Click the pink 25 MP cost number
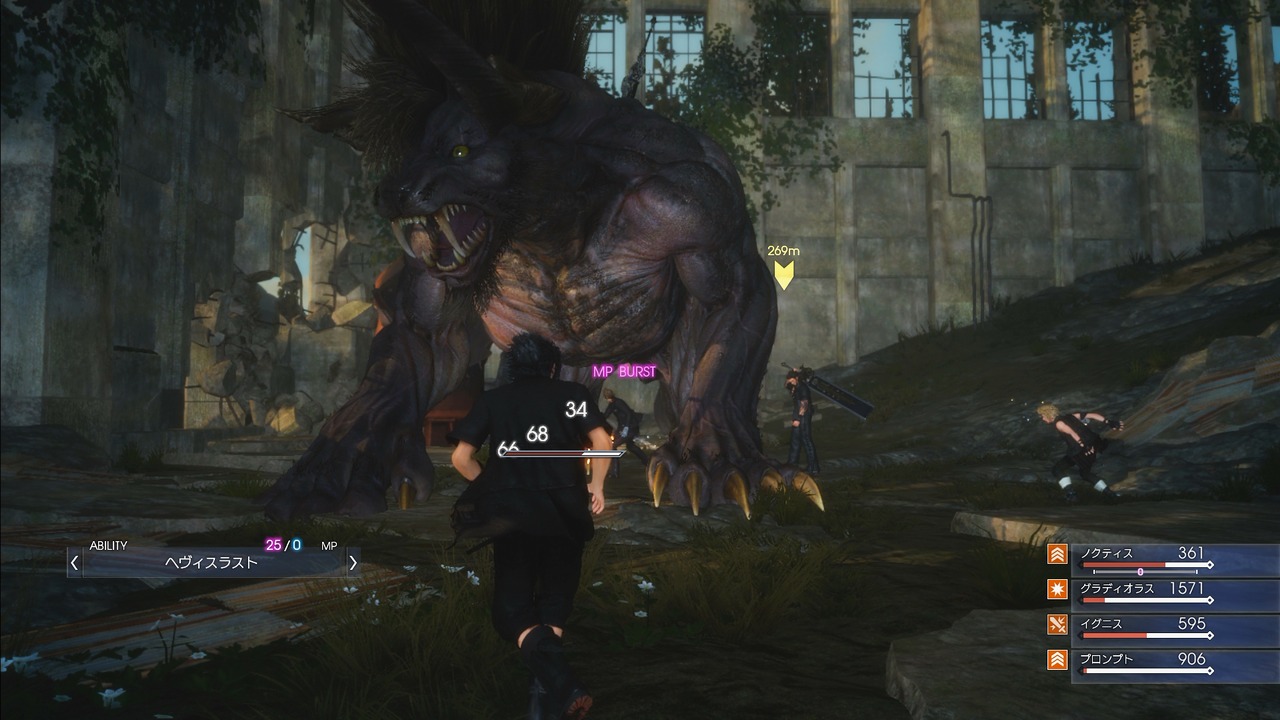The image size is (1280, 720). pyautogui.click(x=272, y=545)
